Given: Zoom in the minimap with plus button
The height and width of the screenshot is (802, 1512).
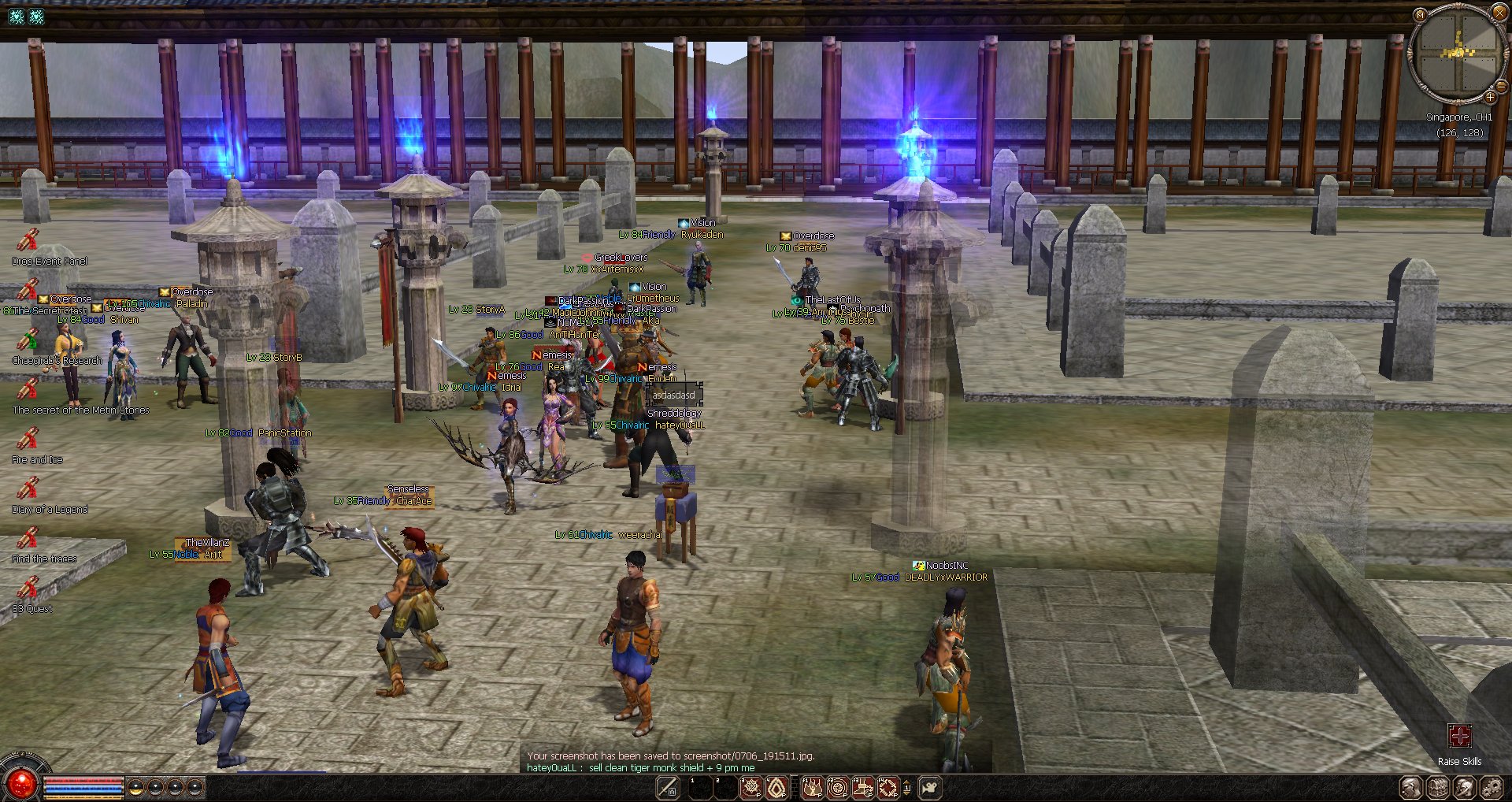Looking at the screenshot, I should (1490, 98).
